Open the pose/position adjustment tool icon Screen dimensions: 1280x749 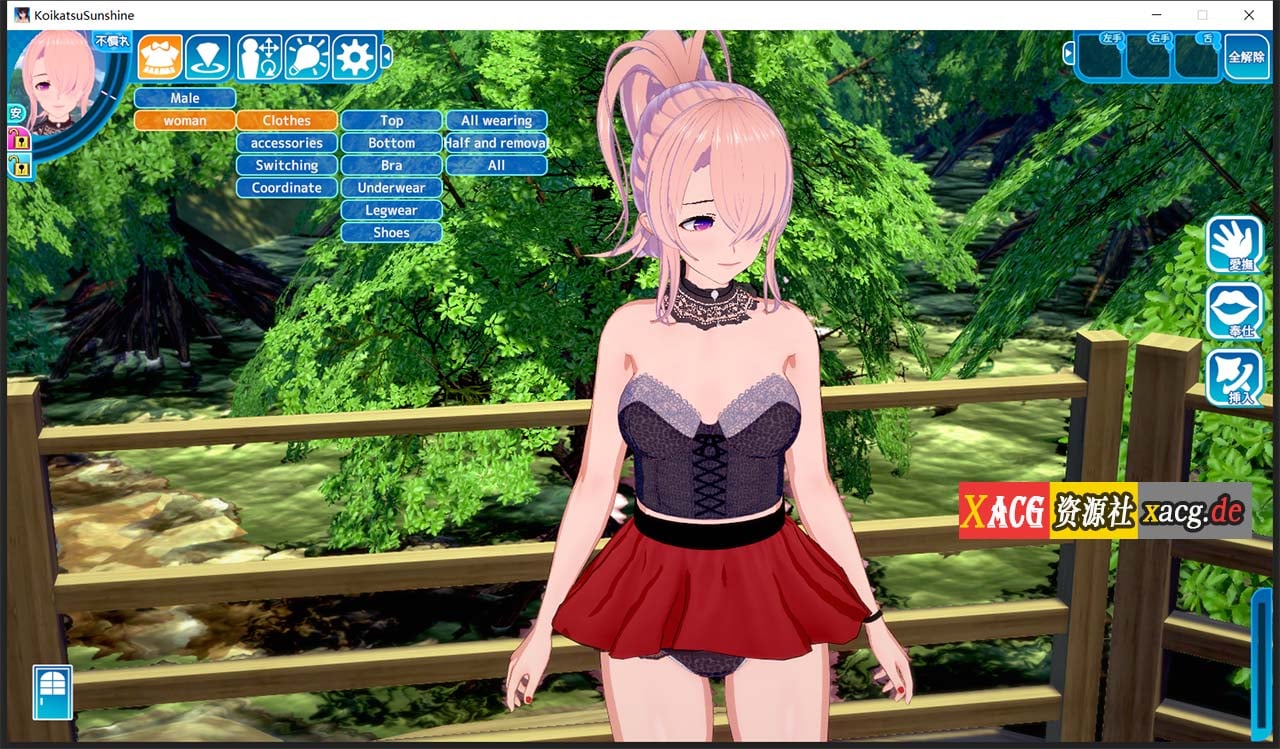[258, 57]
